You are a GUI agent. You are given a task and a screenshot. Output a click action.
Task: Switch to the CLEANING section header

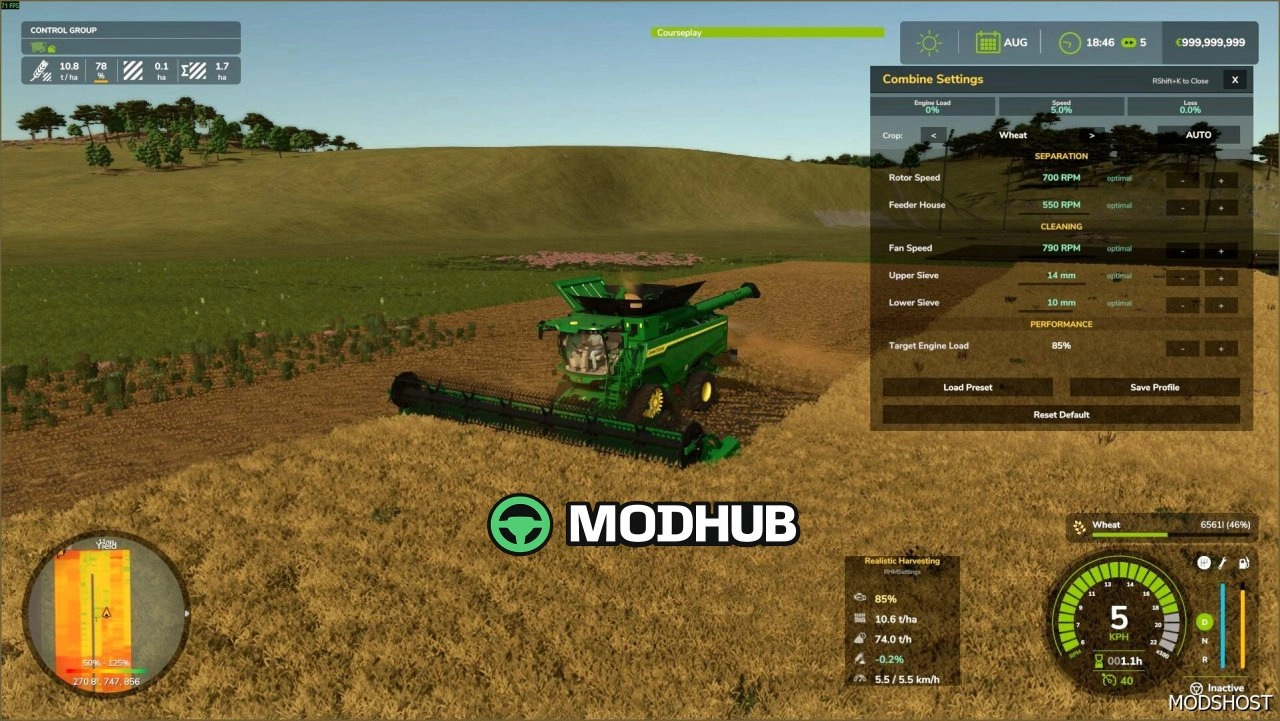1060,226
